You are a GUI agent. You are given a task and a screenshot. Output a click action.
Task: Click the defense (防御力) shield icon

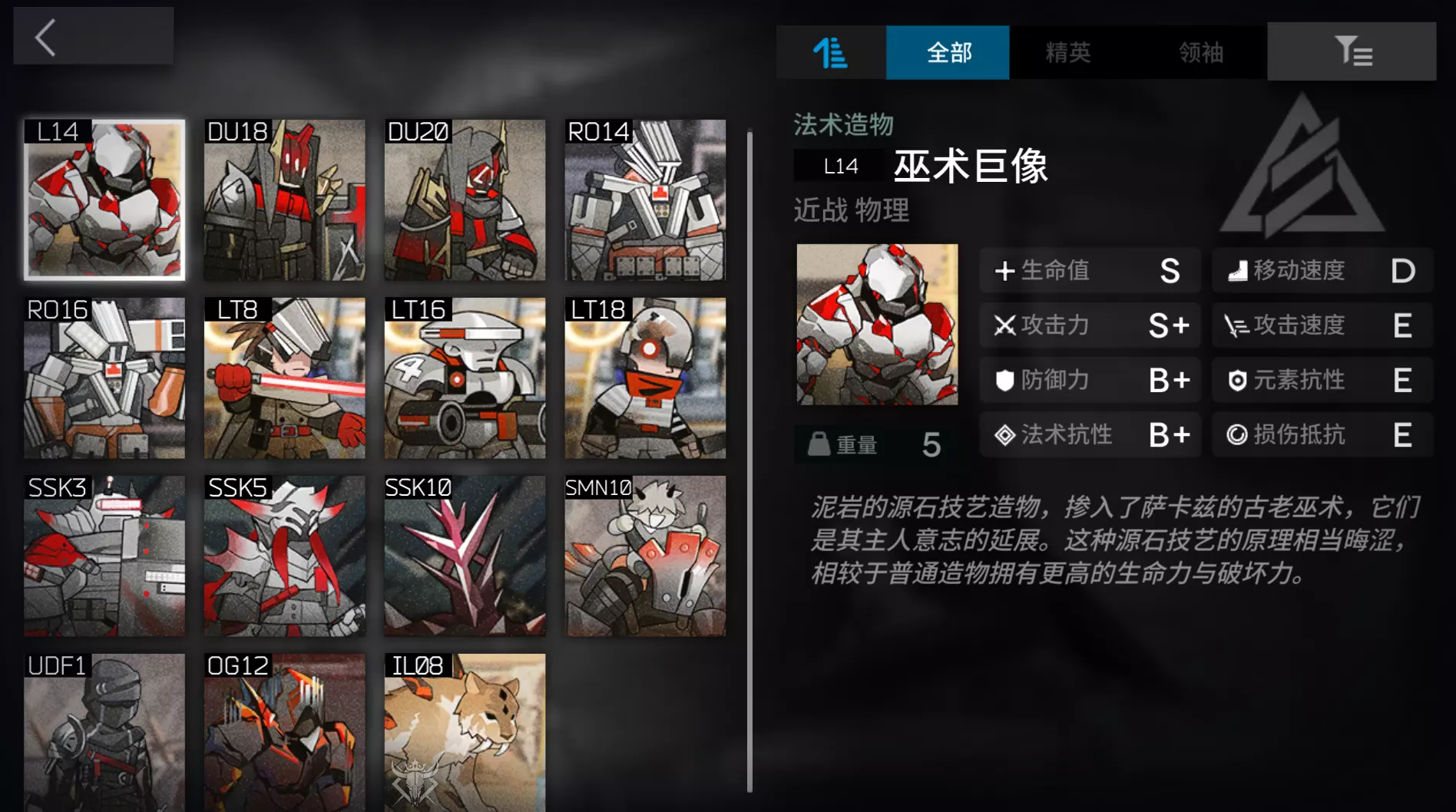coord(1004,380)
